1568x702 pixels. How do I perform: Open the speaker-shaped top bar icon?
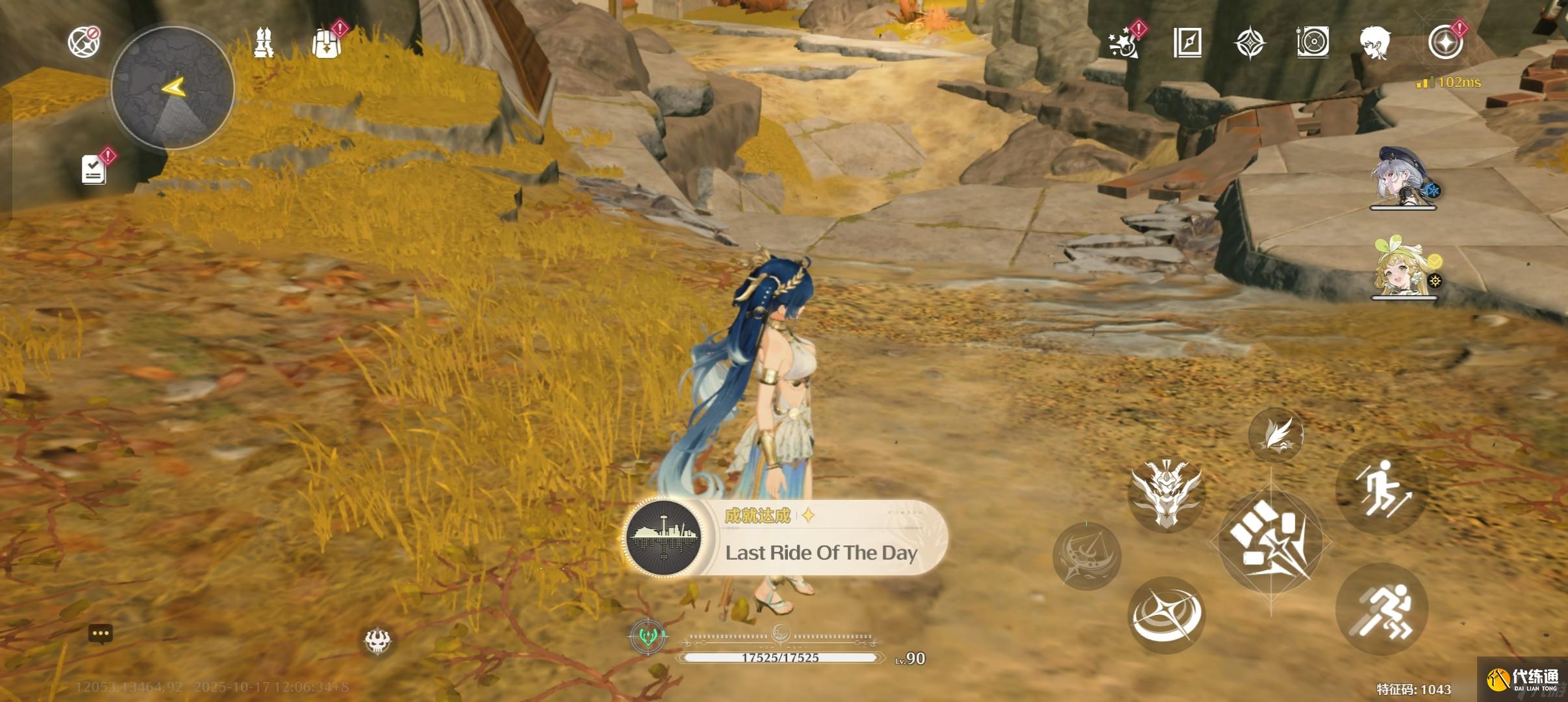click(x=1313, y=43)
